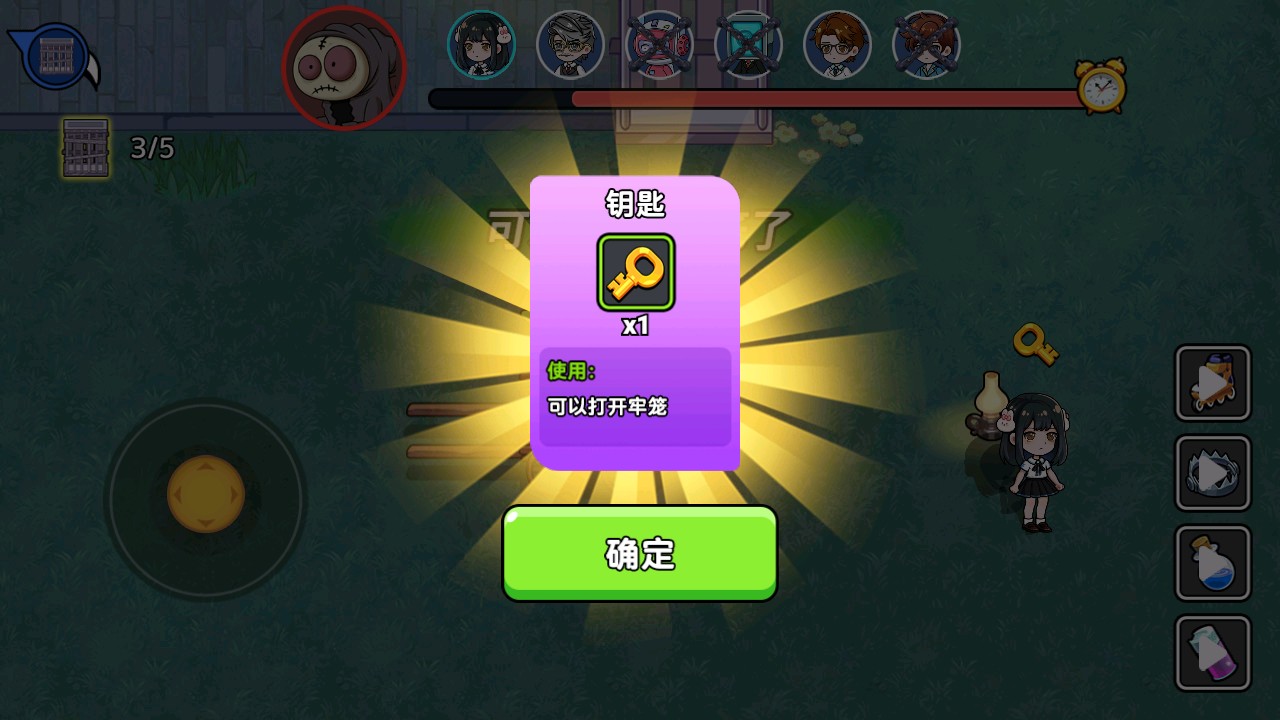
Task: Click the chained robot character portrait
Action: click(659, 44)
